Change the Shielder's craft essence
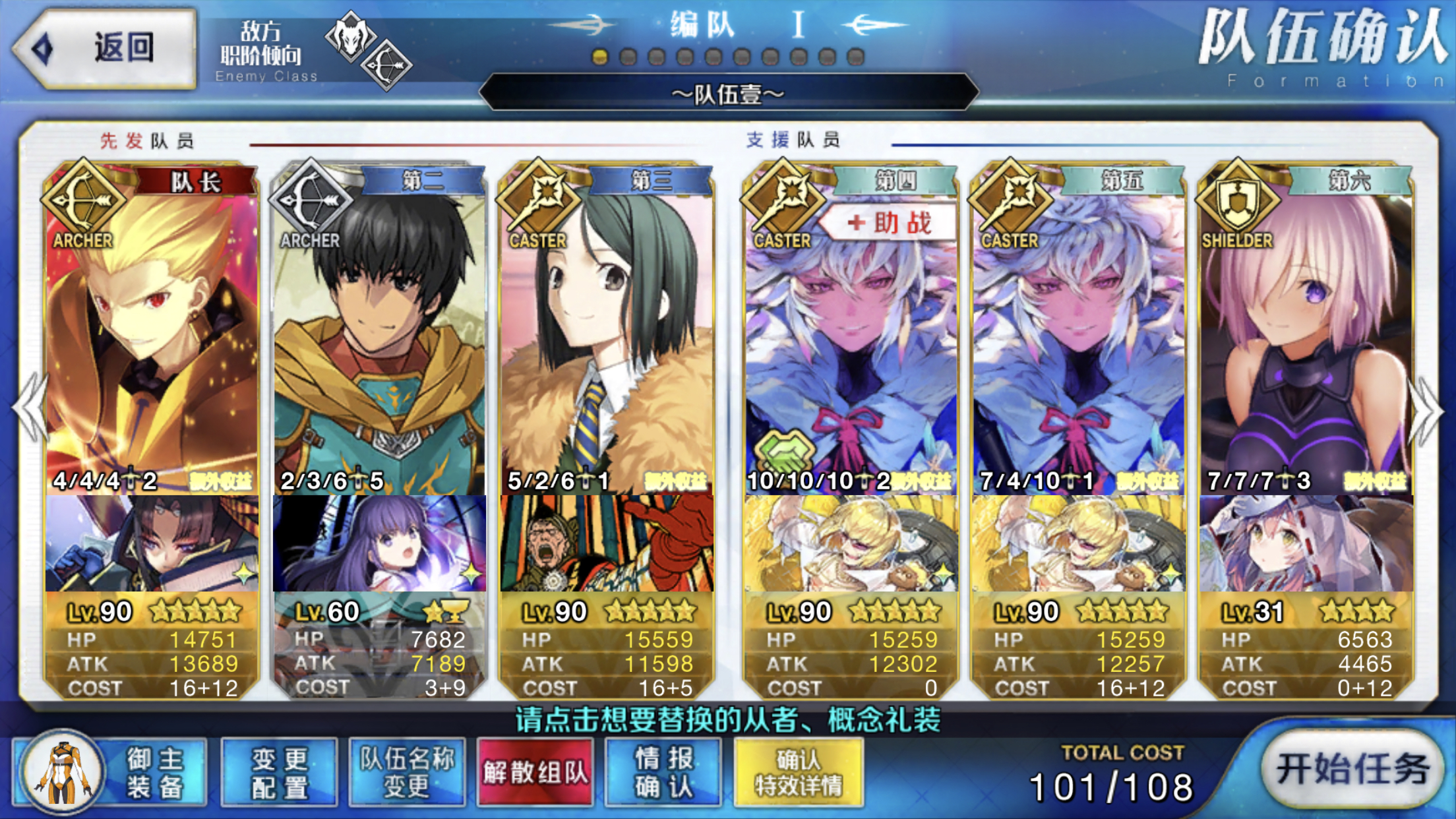 1306,543
